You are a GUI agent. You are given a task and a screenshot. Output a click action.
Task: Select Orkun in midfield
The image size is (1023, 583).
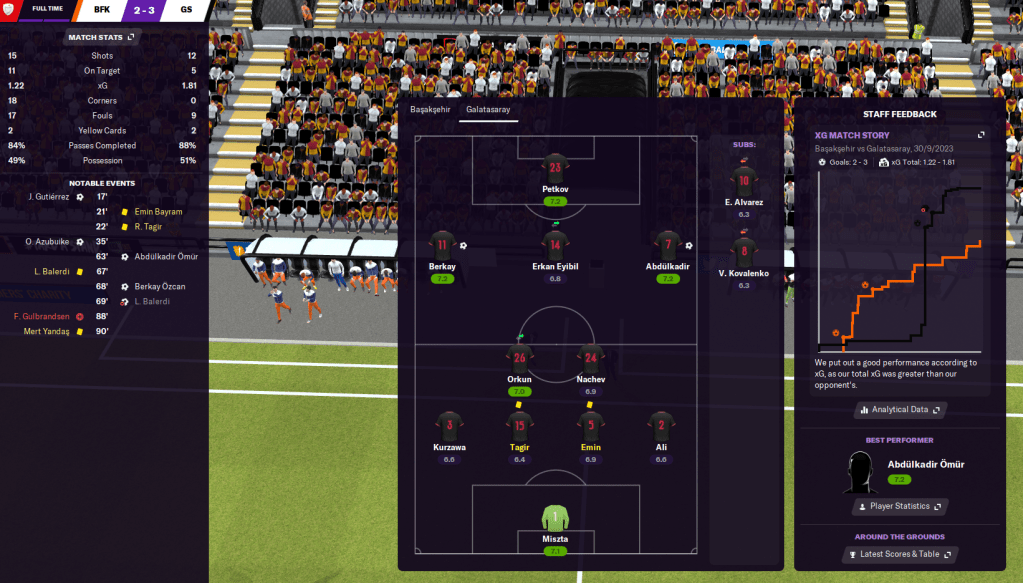519,358
